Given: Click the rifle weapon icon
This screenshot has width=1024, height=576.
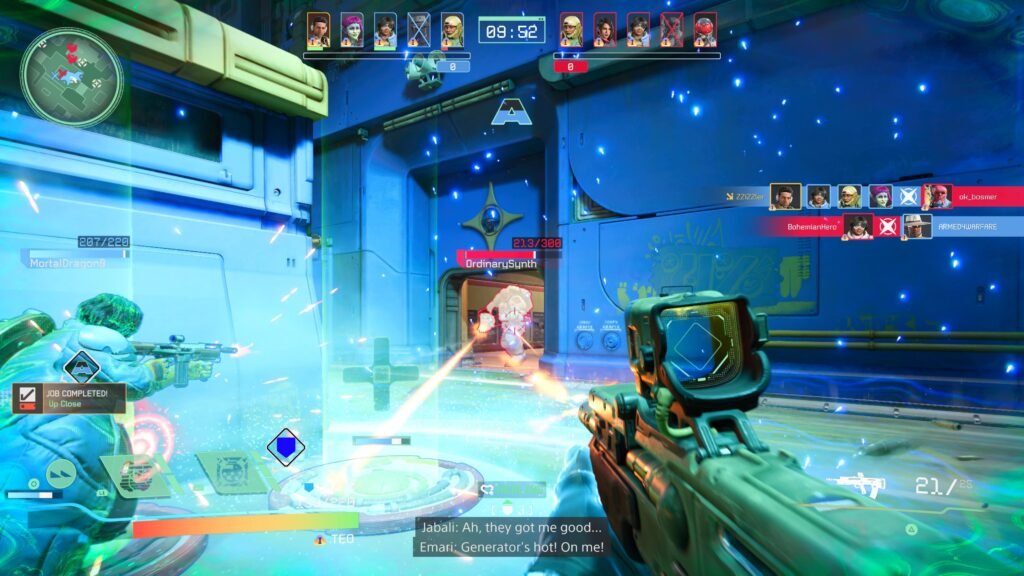Looking at the screenshot, I should coord(854,486).
